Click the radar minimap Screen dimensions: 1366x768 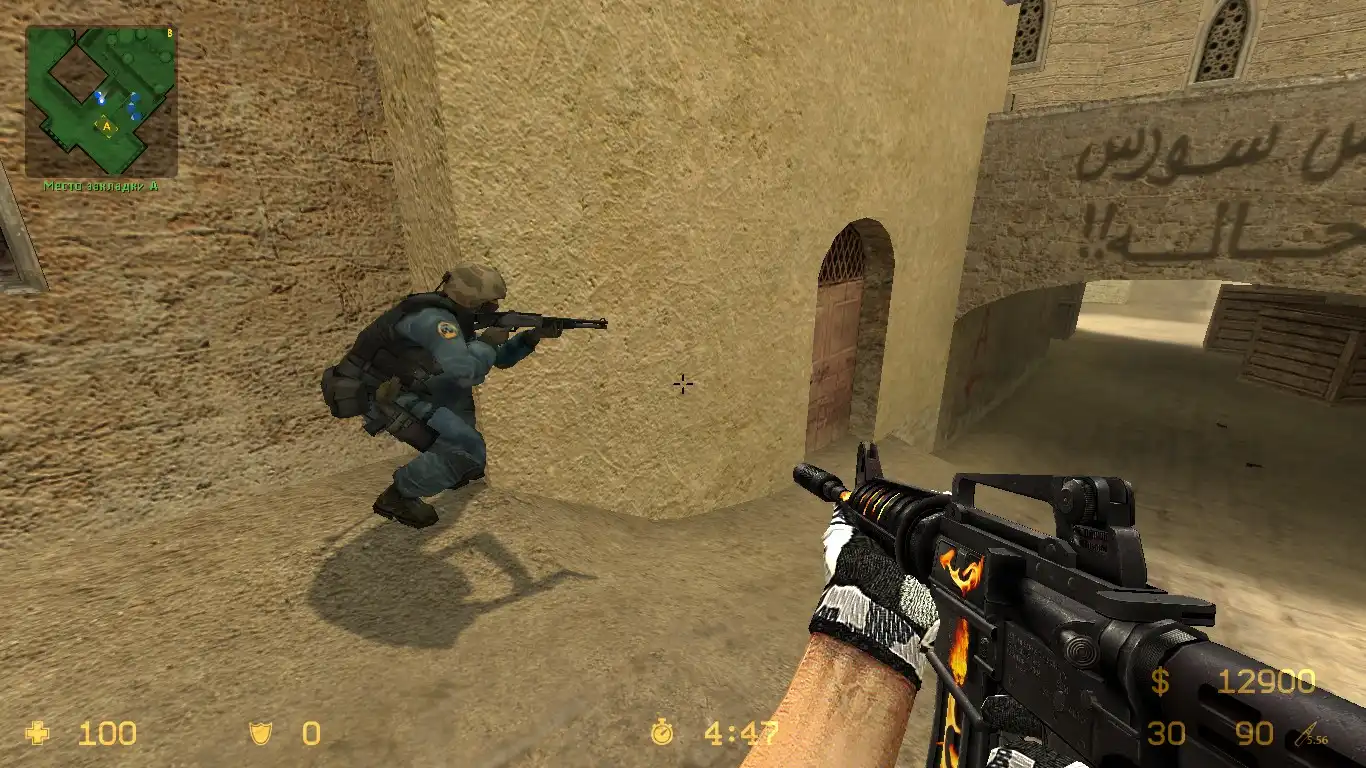coord(101,101)
